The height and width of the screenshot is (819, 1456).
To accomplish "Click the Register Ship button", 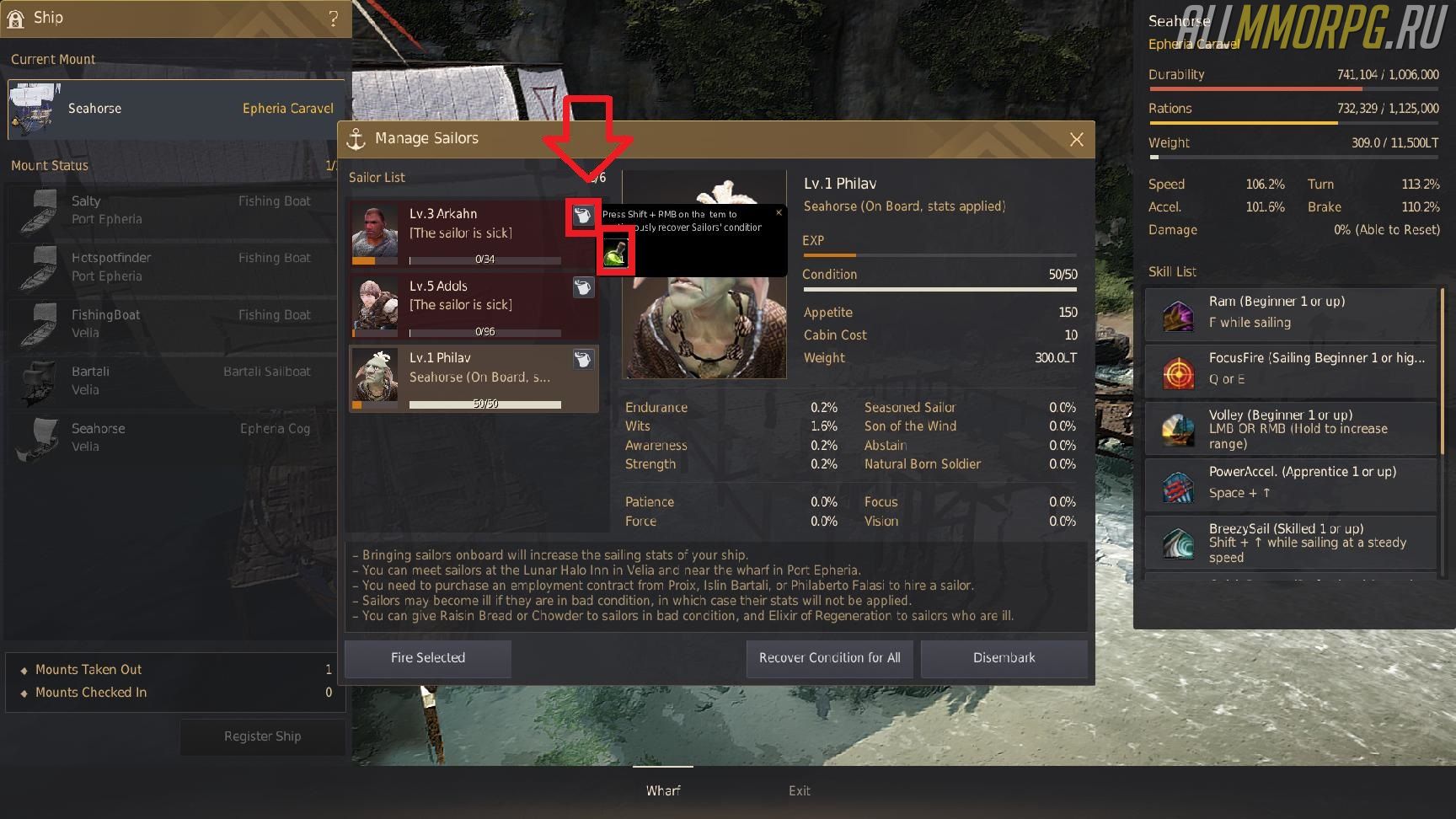I will point(262,736).
